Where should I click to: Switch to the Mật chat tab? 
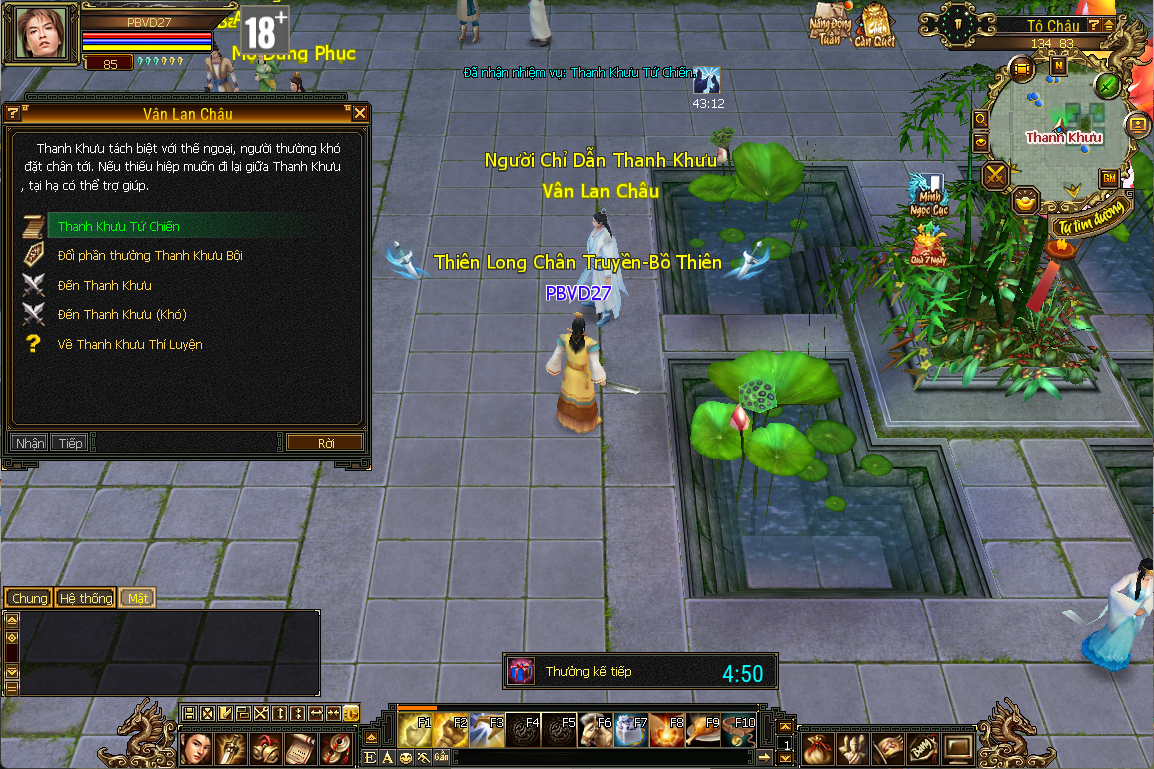(138, 598)
